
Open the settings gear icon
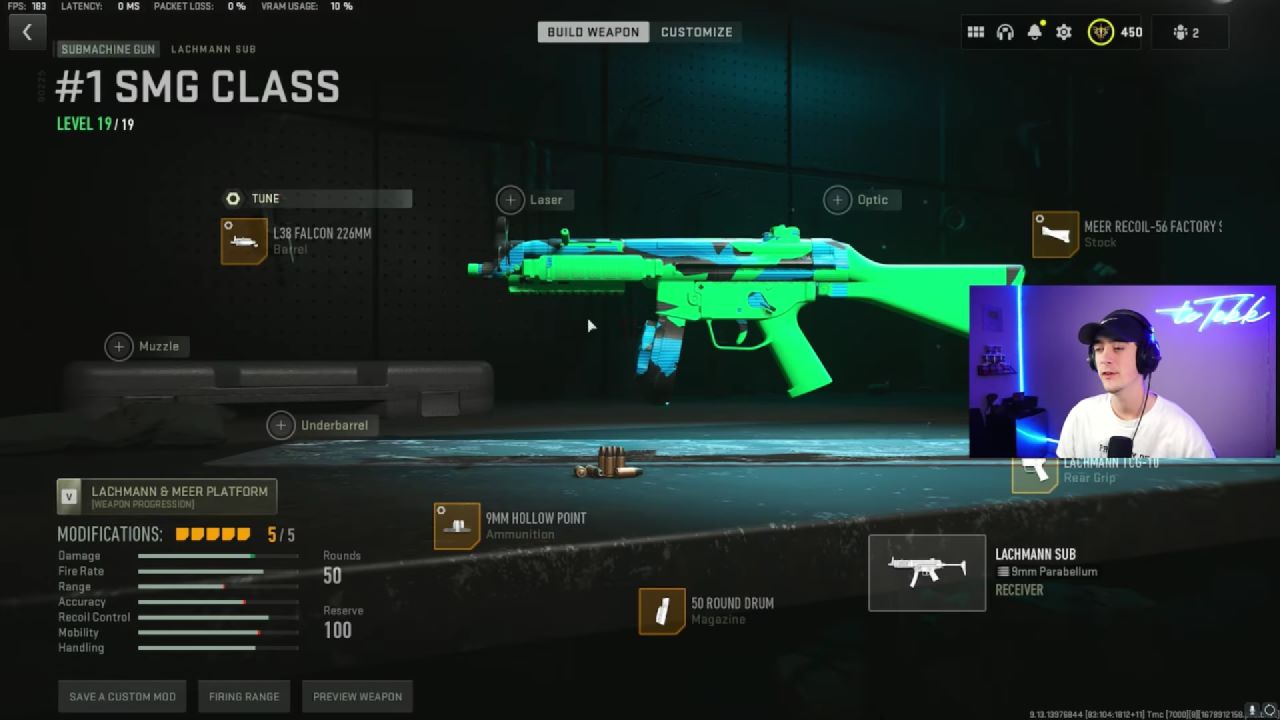click(1062, 31)
